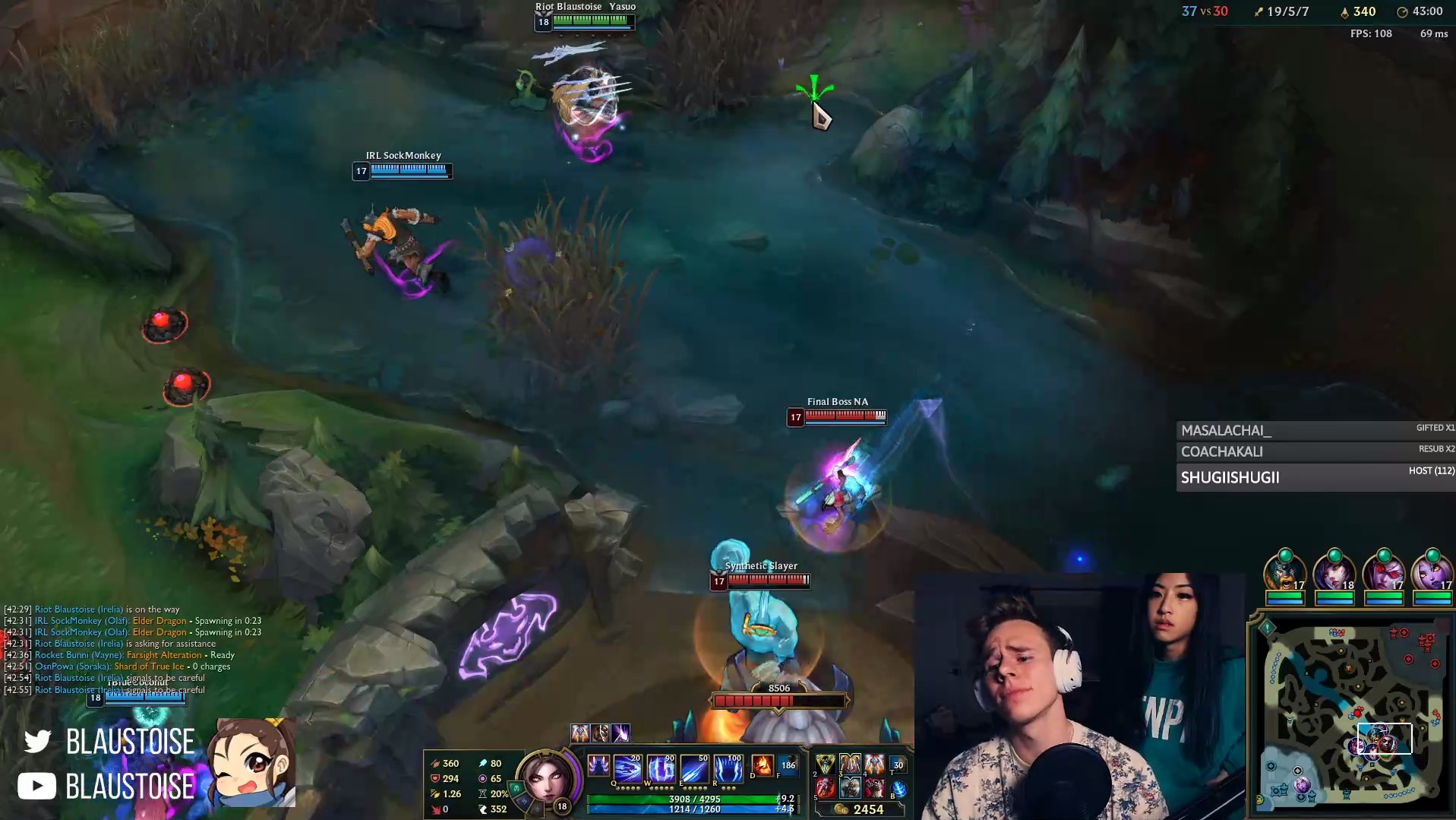Select the first allied champion portrait above the minimap
Screen dimensions: 1456x820
1284,575
